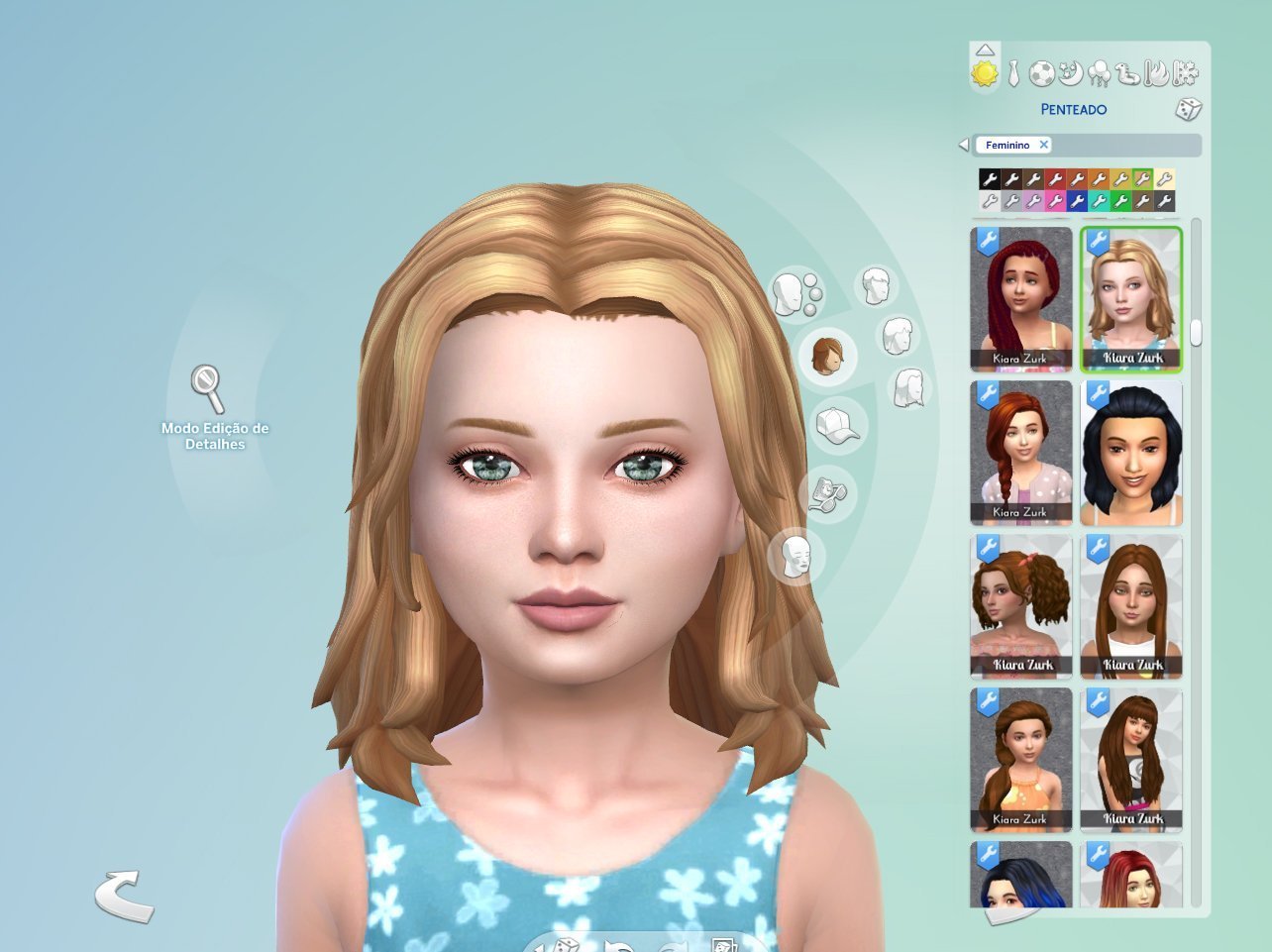Choose the red braided hairstyle thumbnail
Screen dimensions: 1272x952
coord(1021,299)
